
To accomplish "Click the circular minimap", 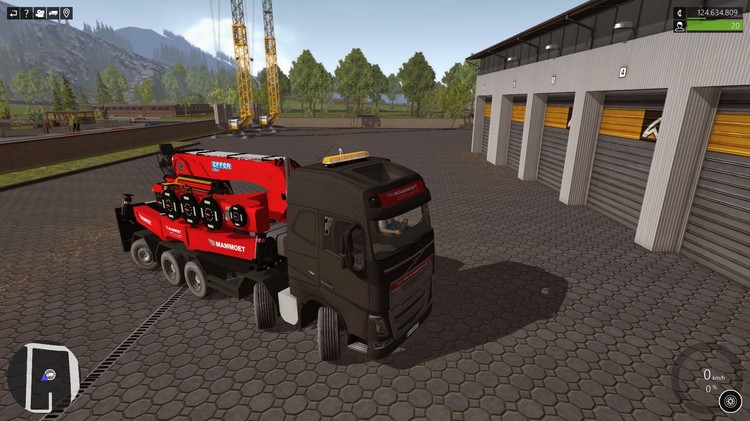I will pyautogui.click(x=43, y=377).
